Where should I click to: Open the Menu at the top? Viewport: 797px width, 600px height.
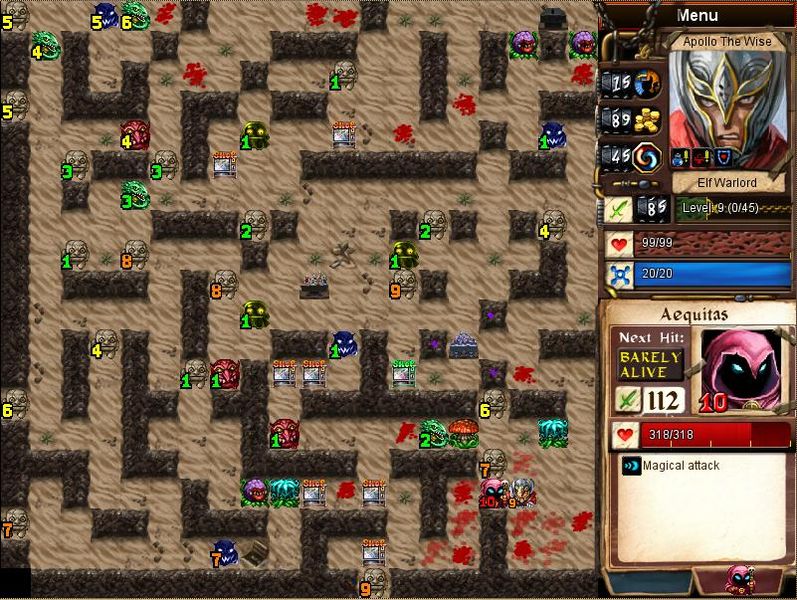(x=697, y=15)
